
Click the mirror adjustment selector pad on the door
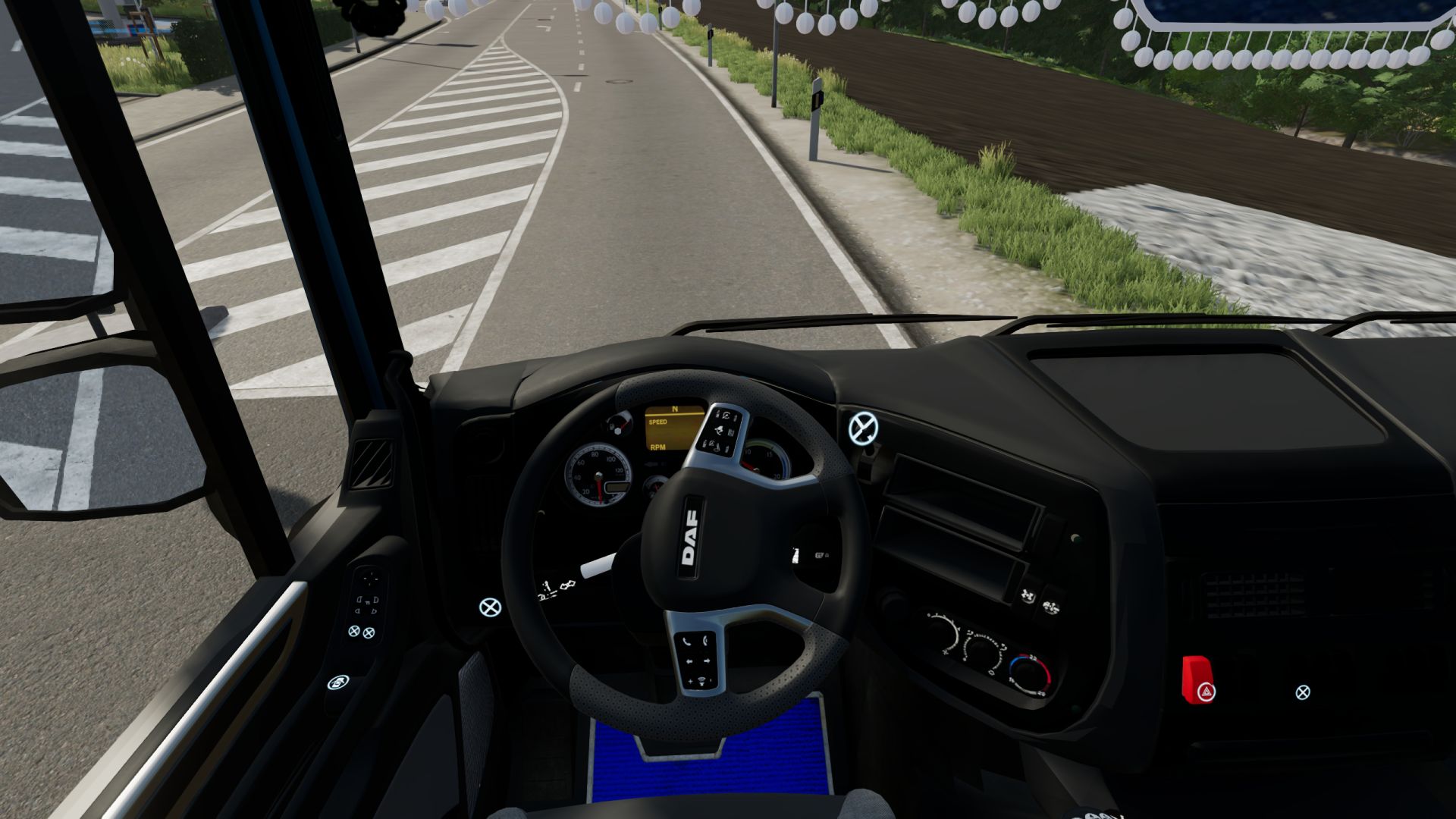[369, 578]
